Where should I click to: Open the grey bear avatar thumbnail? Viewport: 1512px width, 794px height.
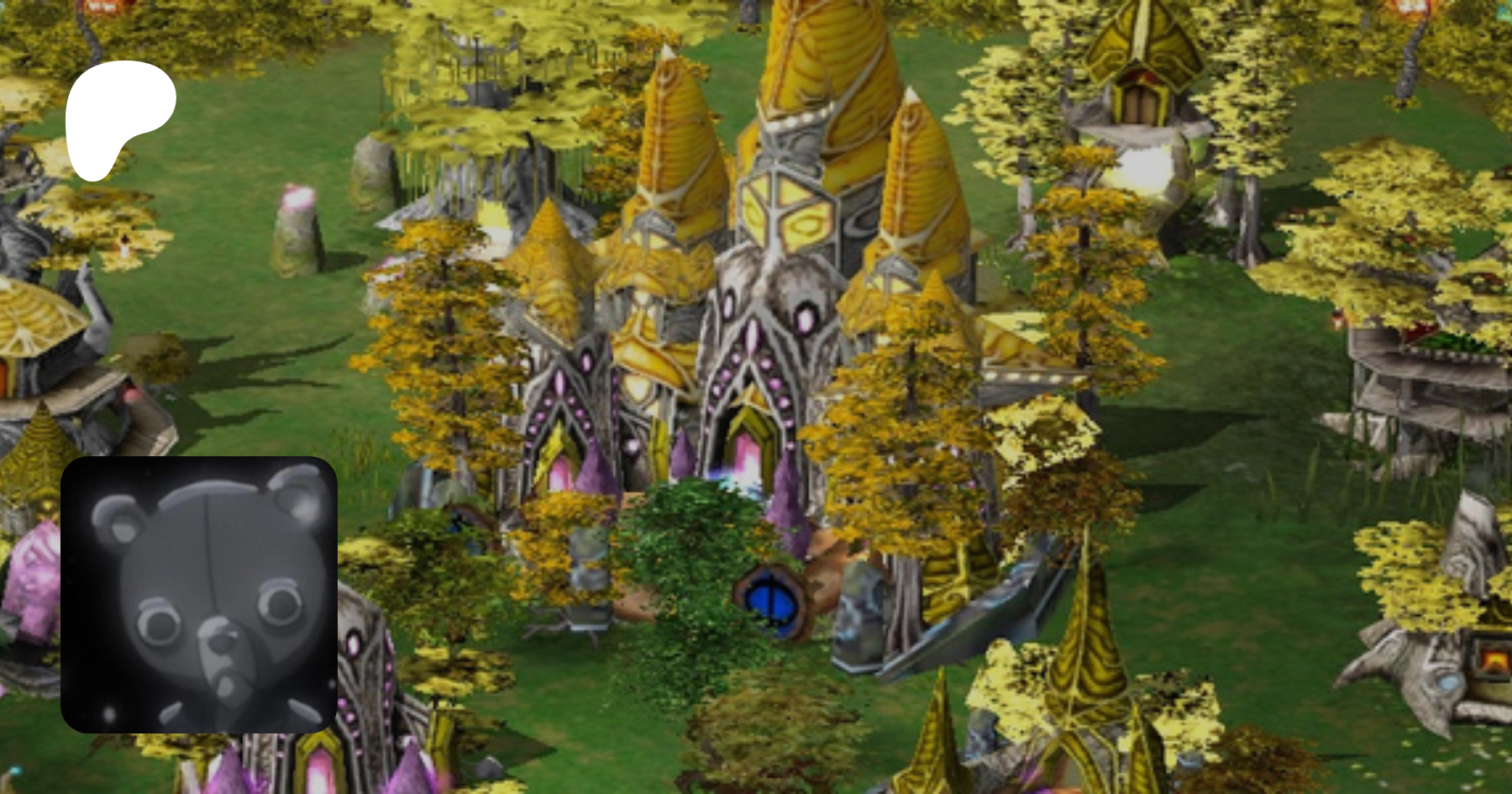pos(199,594)
